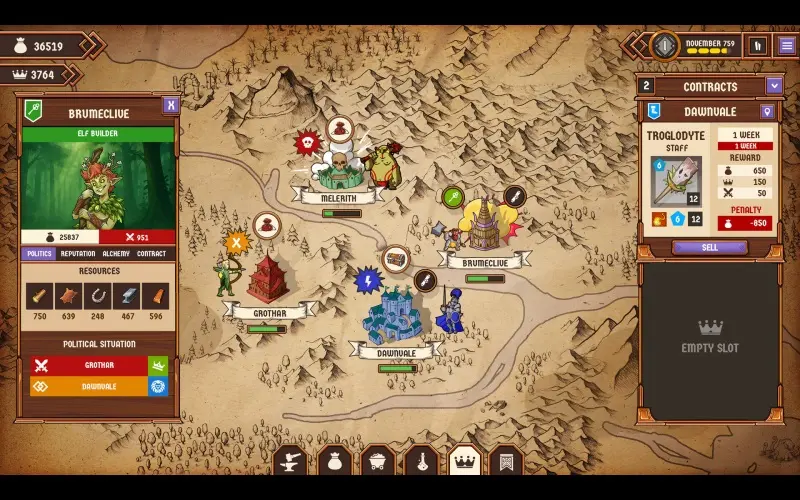The height and width of the screenshot is (500, 800).
Task: Sell the Troglodyte Staff contract
Action: click(x=709, y=247)
